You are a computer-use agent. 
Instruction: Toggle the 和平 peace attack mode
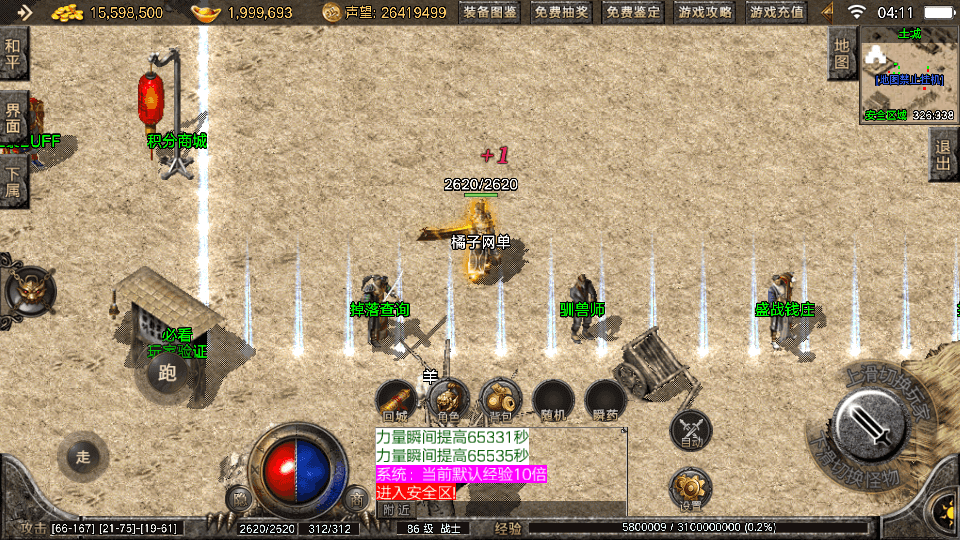[13, 53]
